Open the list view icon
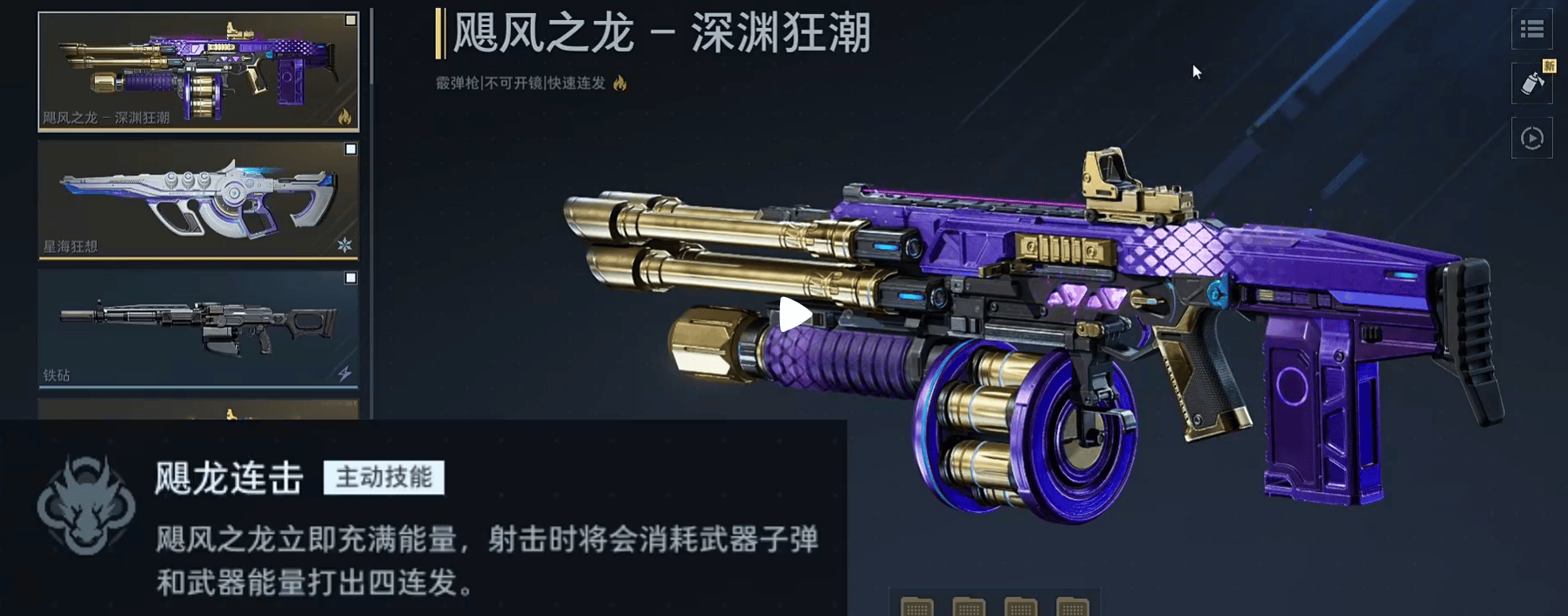The width and height of the screenshot is (1568, 616). [1531, 31]
